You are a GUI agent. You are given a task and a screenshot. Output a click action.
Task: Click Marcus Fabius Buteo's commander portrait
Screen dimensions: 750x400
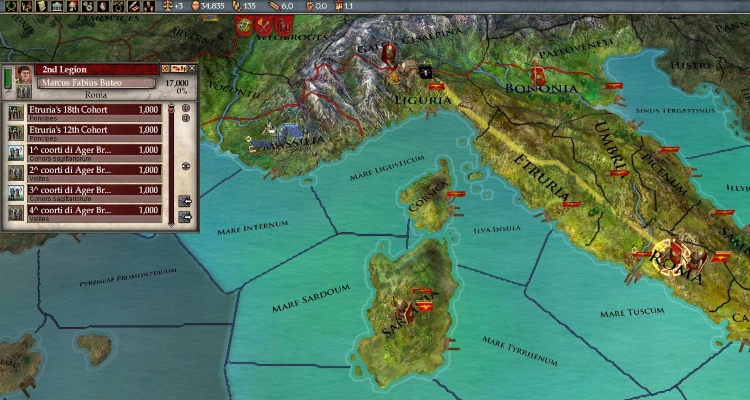(x=24, y=75)
